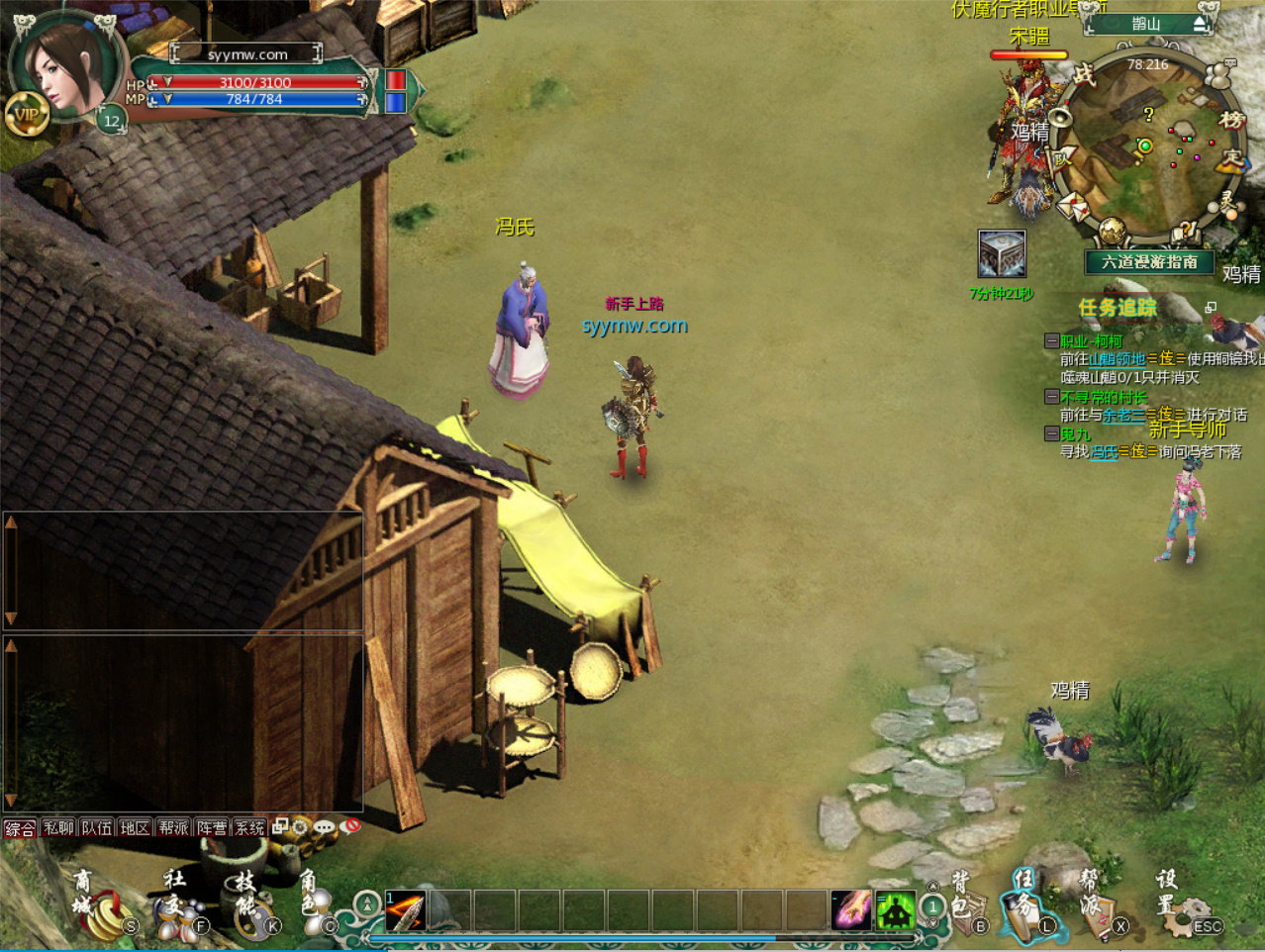The height and width of the screenshot is (952, 1265).
Task: Open the 社交 social menu
Action: (x=180, y=904)
